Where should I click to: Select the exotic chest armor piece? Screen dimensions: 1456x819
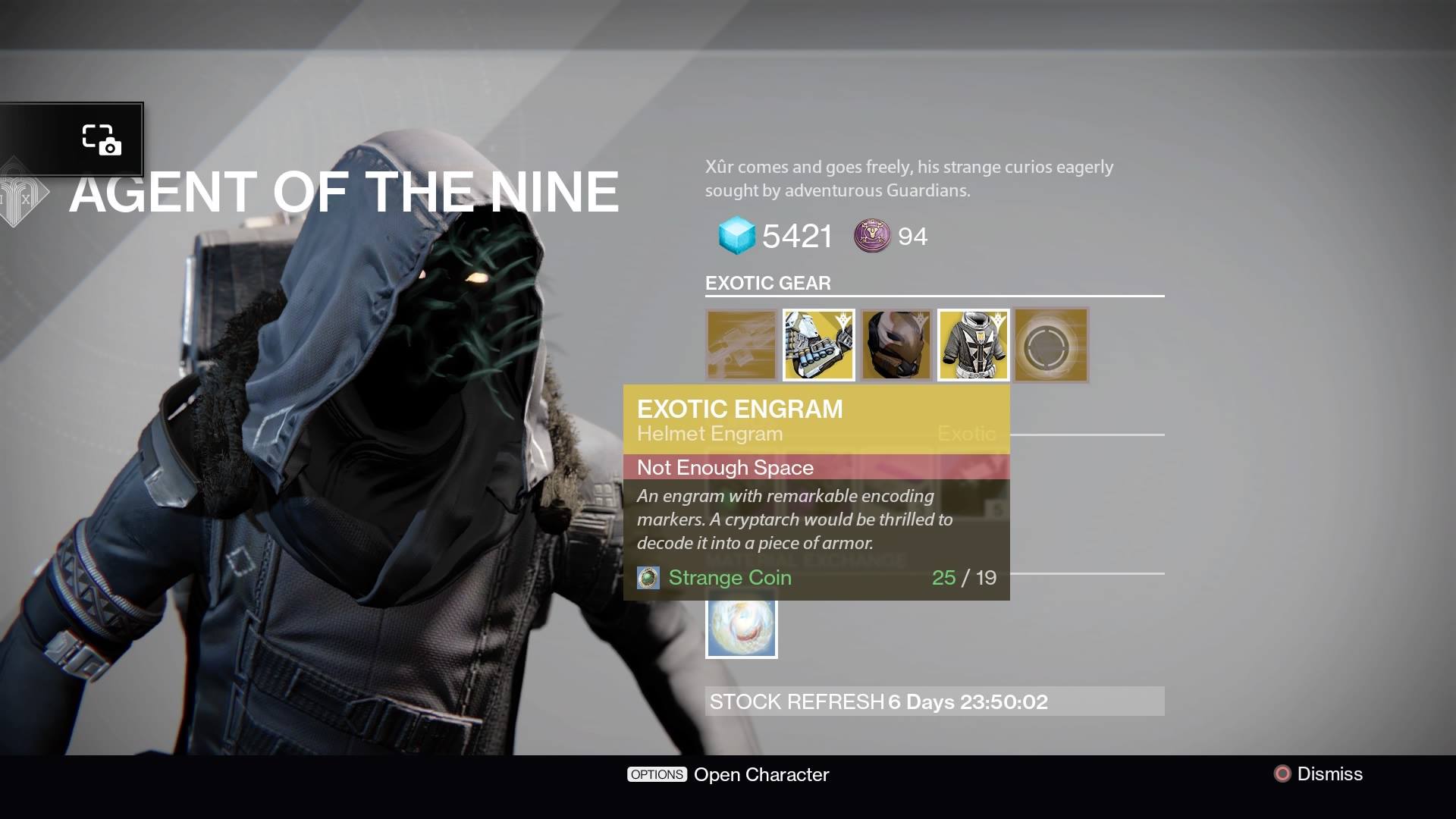coord(973,345)
